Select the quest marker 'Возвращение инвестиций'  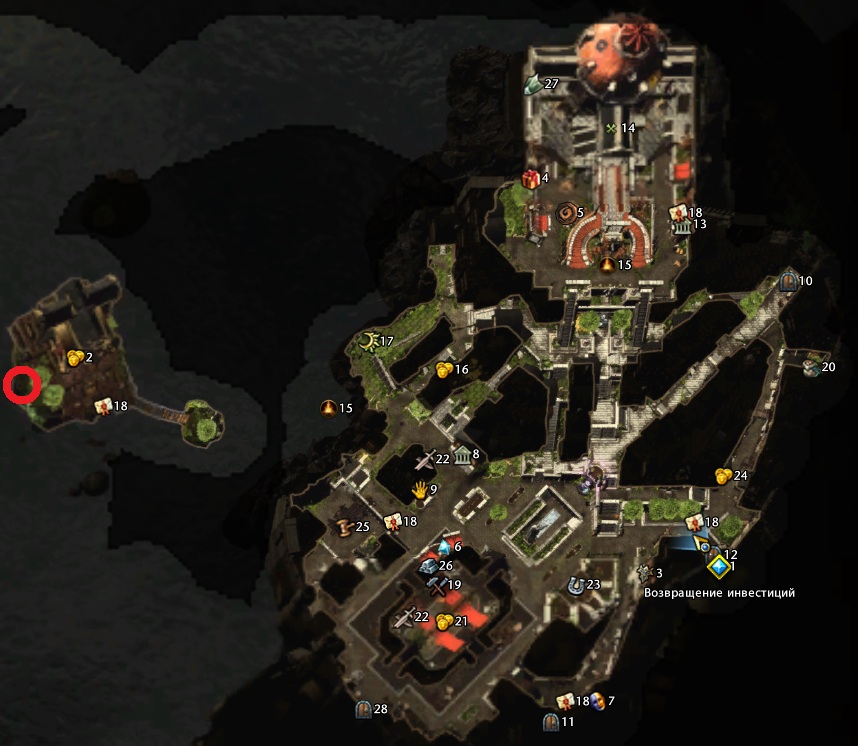(x=717, y=568)
